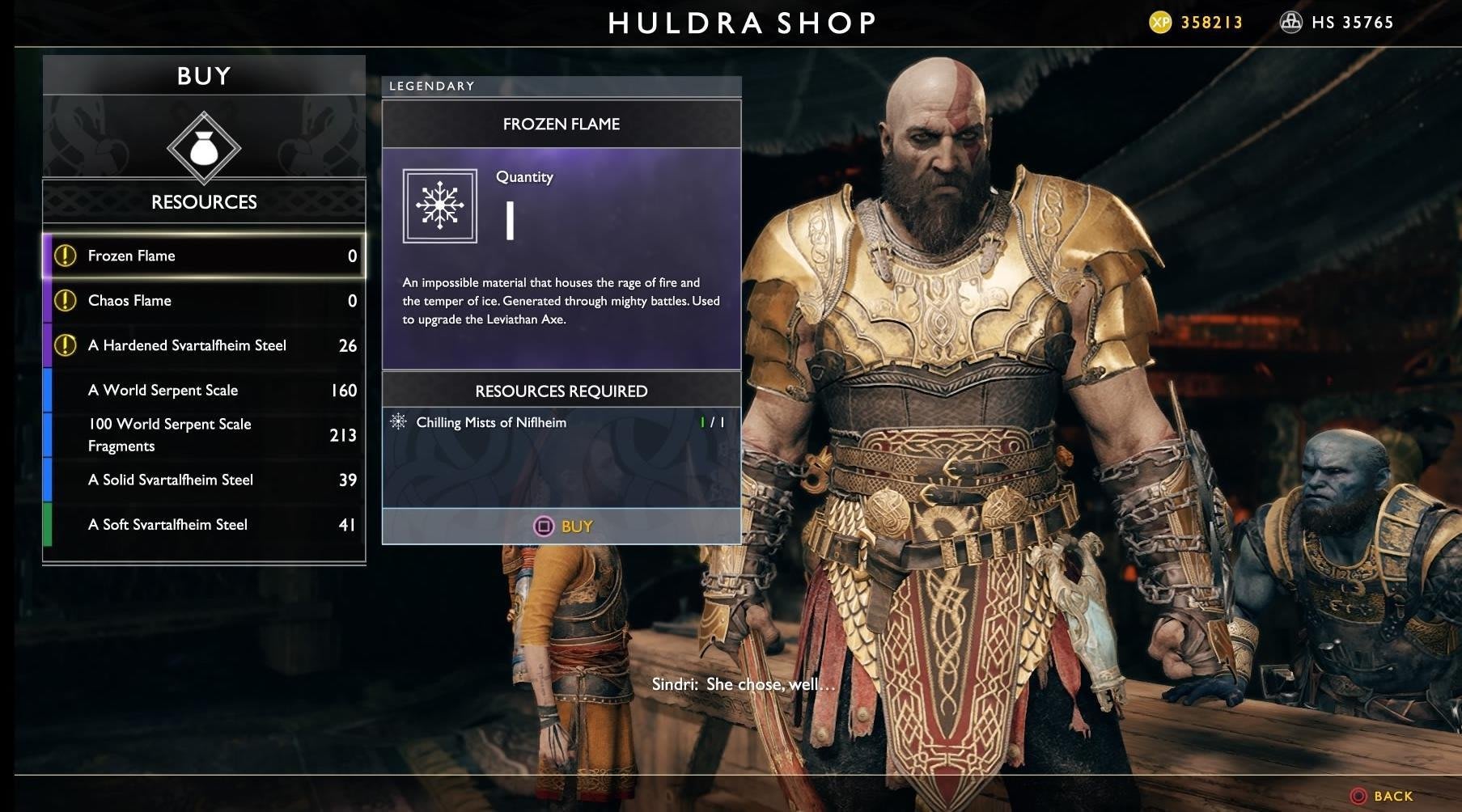Select A Soft Svartalfheim Steel entry
The height and width of the screenshot is (812, 1462).
pyautogui.click(x=204, y=525)
